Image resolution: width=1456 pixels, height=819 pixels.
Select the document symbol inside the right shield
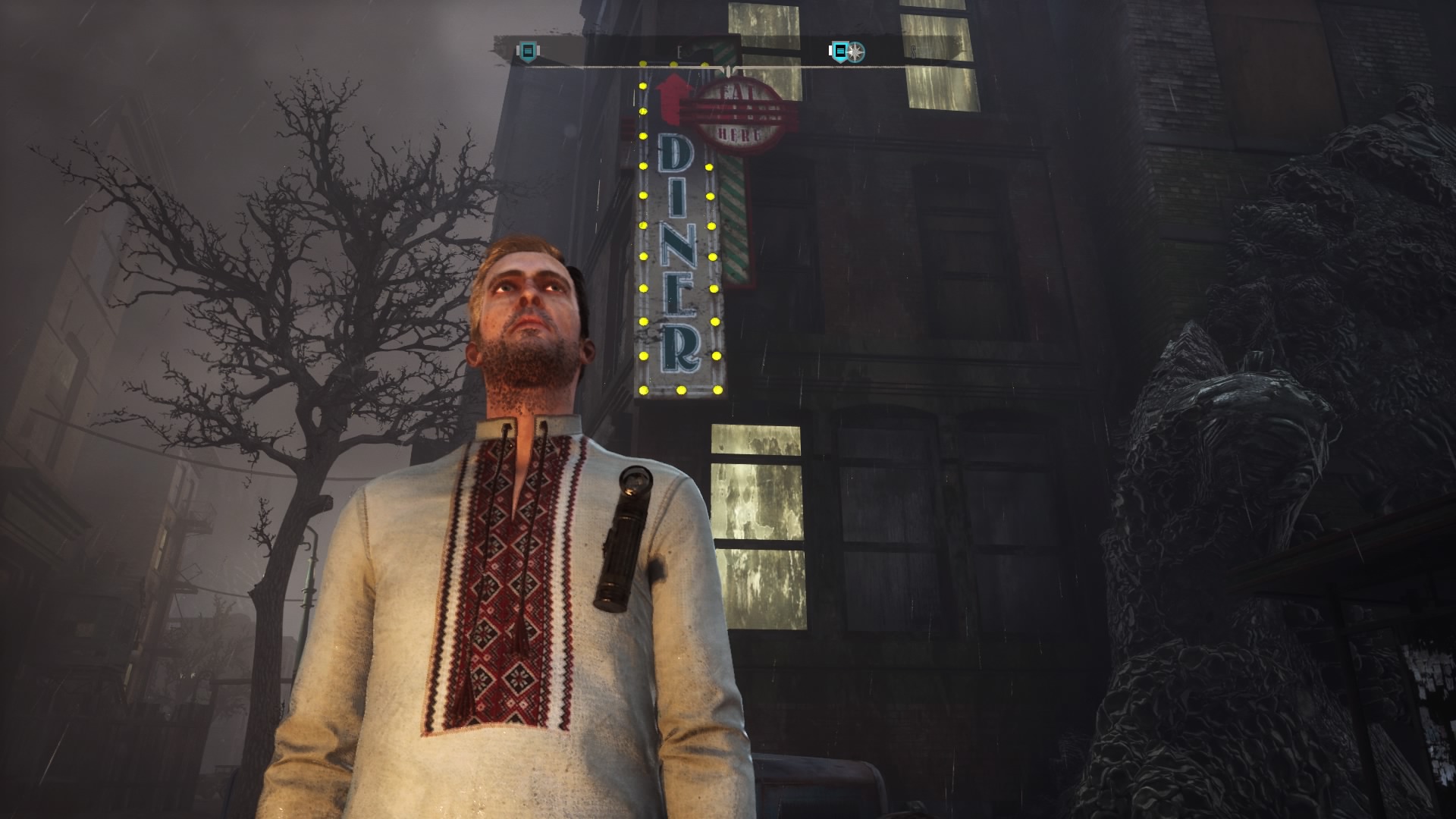click(x=839, y=50)
